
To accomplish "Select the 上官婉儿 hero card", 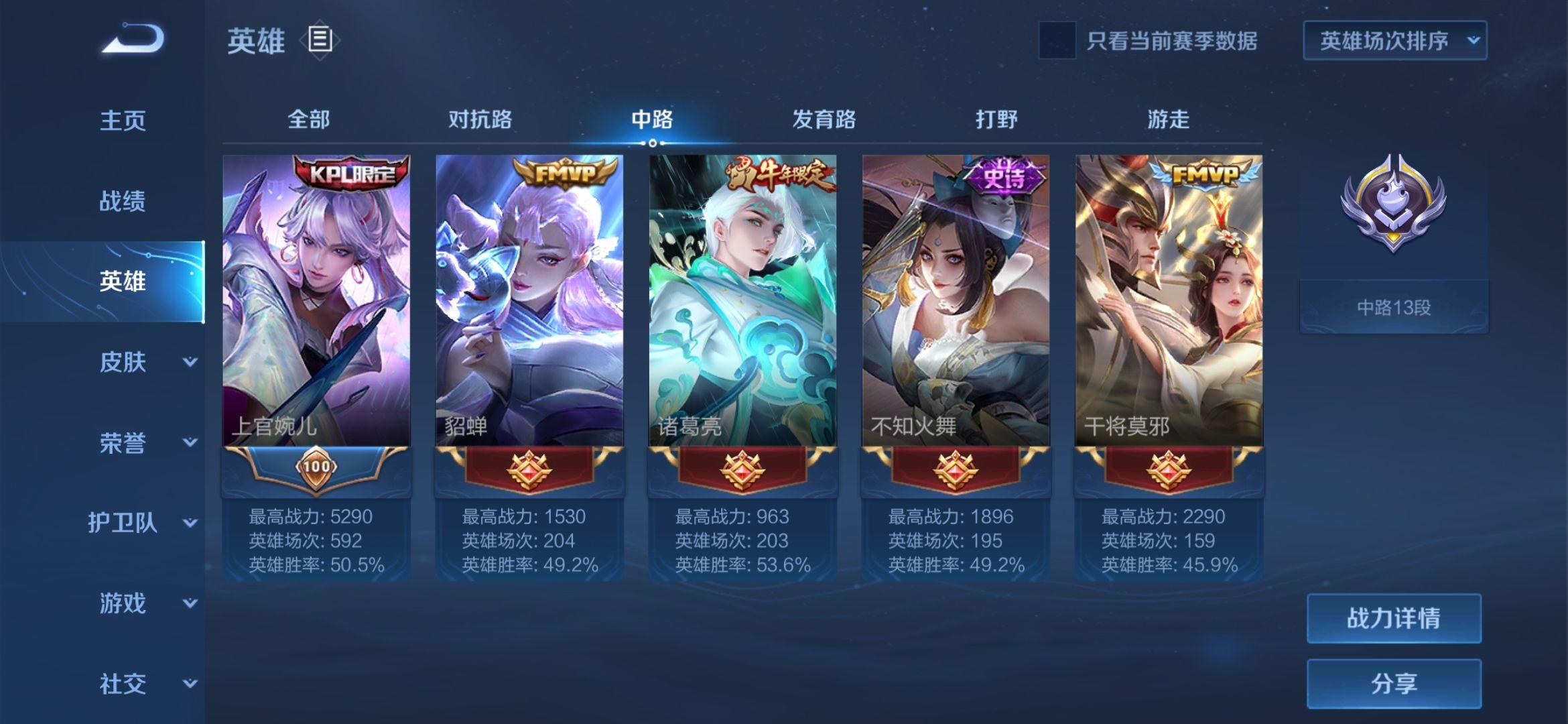I will (316, 302).
